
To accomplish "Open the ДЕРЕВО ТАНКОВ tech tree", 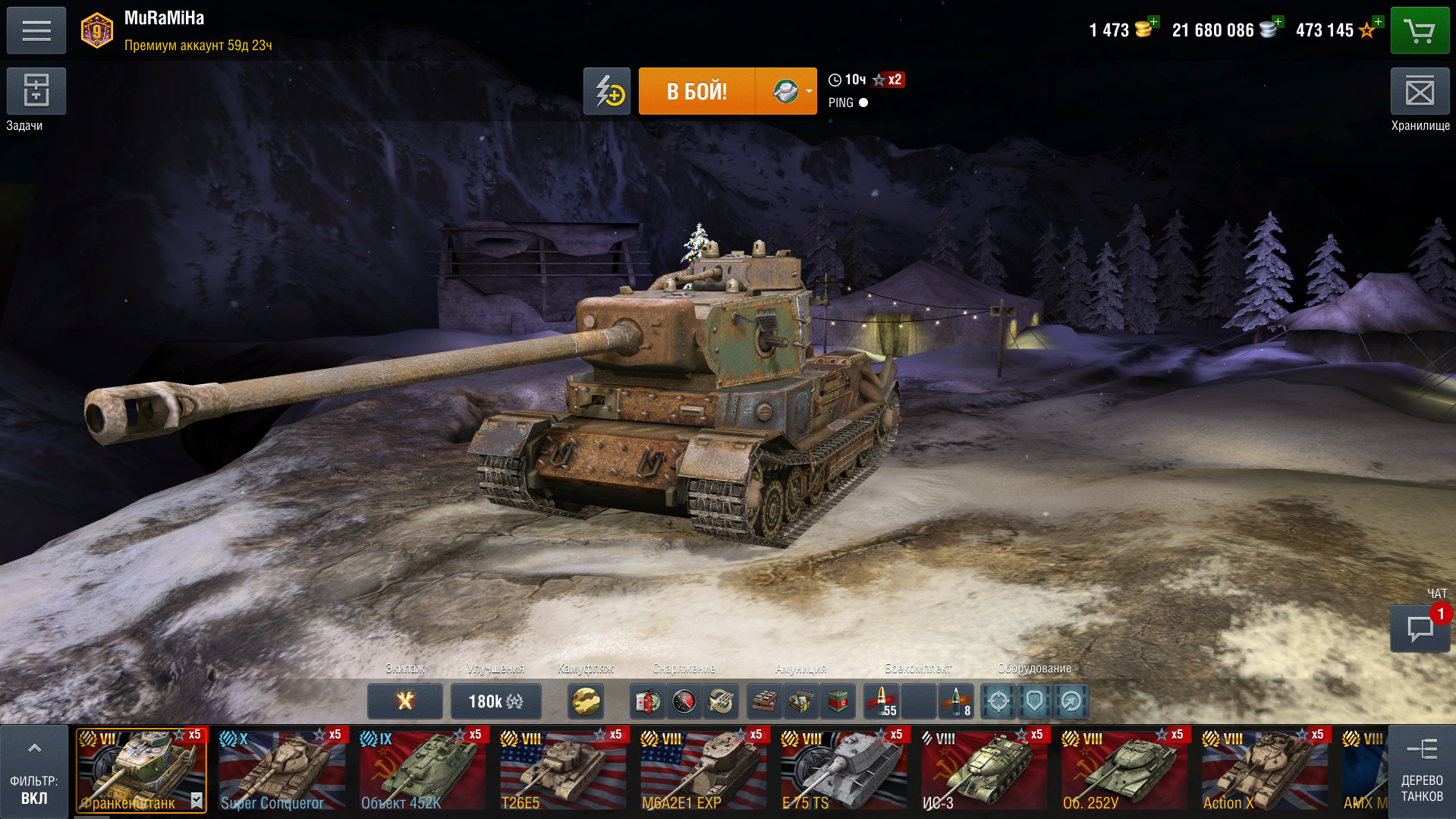I will [1421, 772].
